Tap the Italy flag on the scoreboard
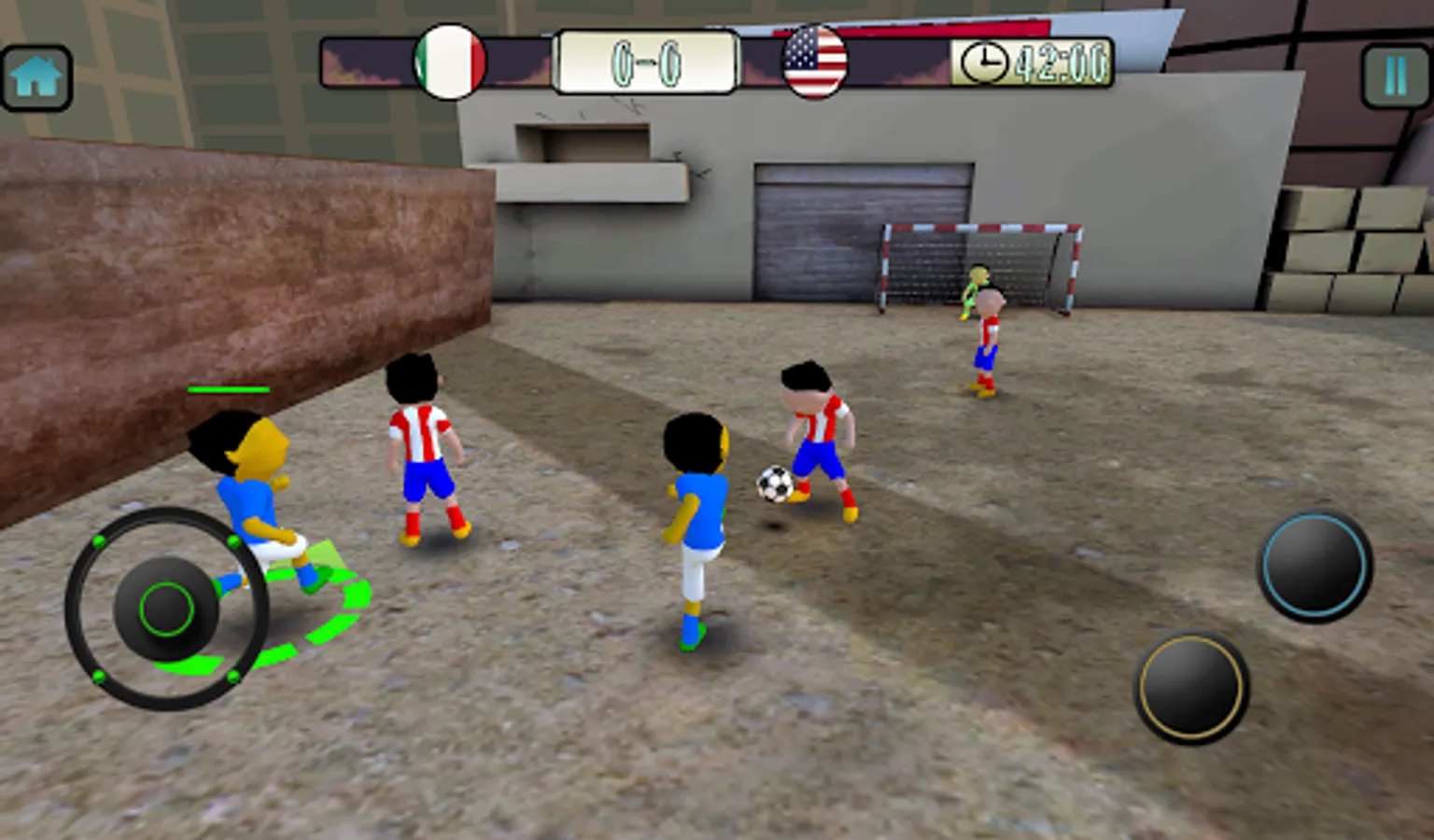 (x=449, y=60)
